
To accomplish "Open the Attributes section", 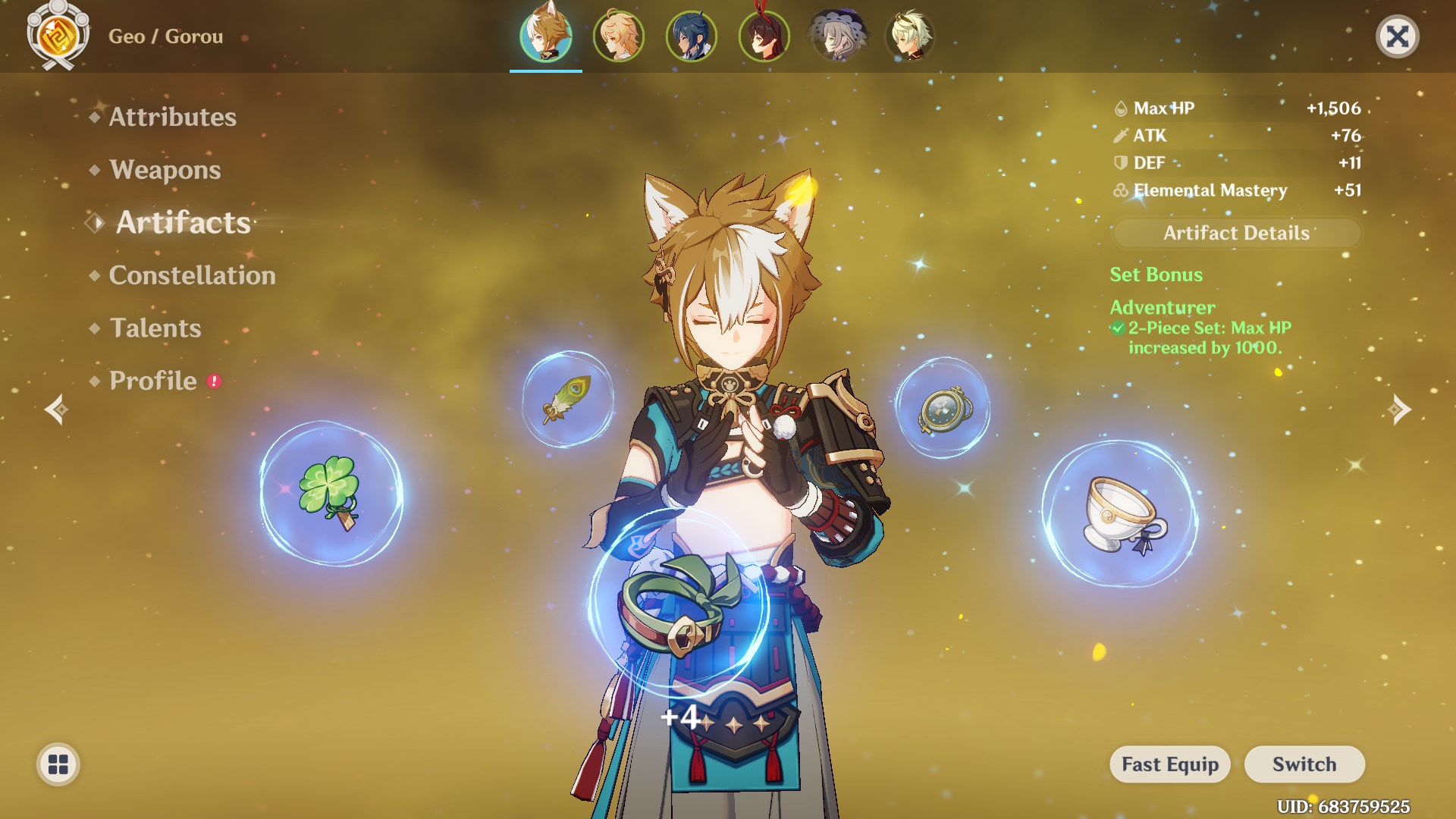I will point(172,117).
